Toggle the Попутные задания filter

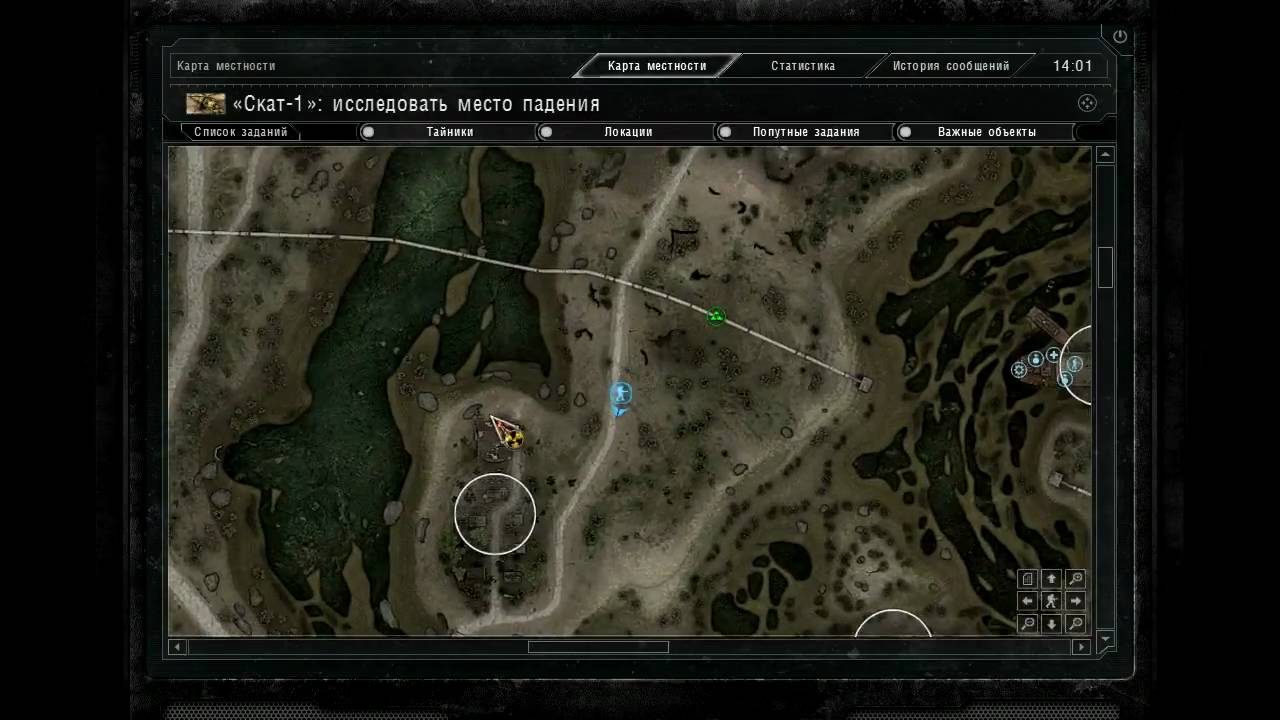click(726, 132)
